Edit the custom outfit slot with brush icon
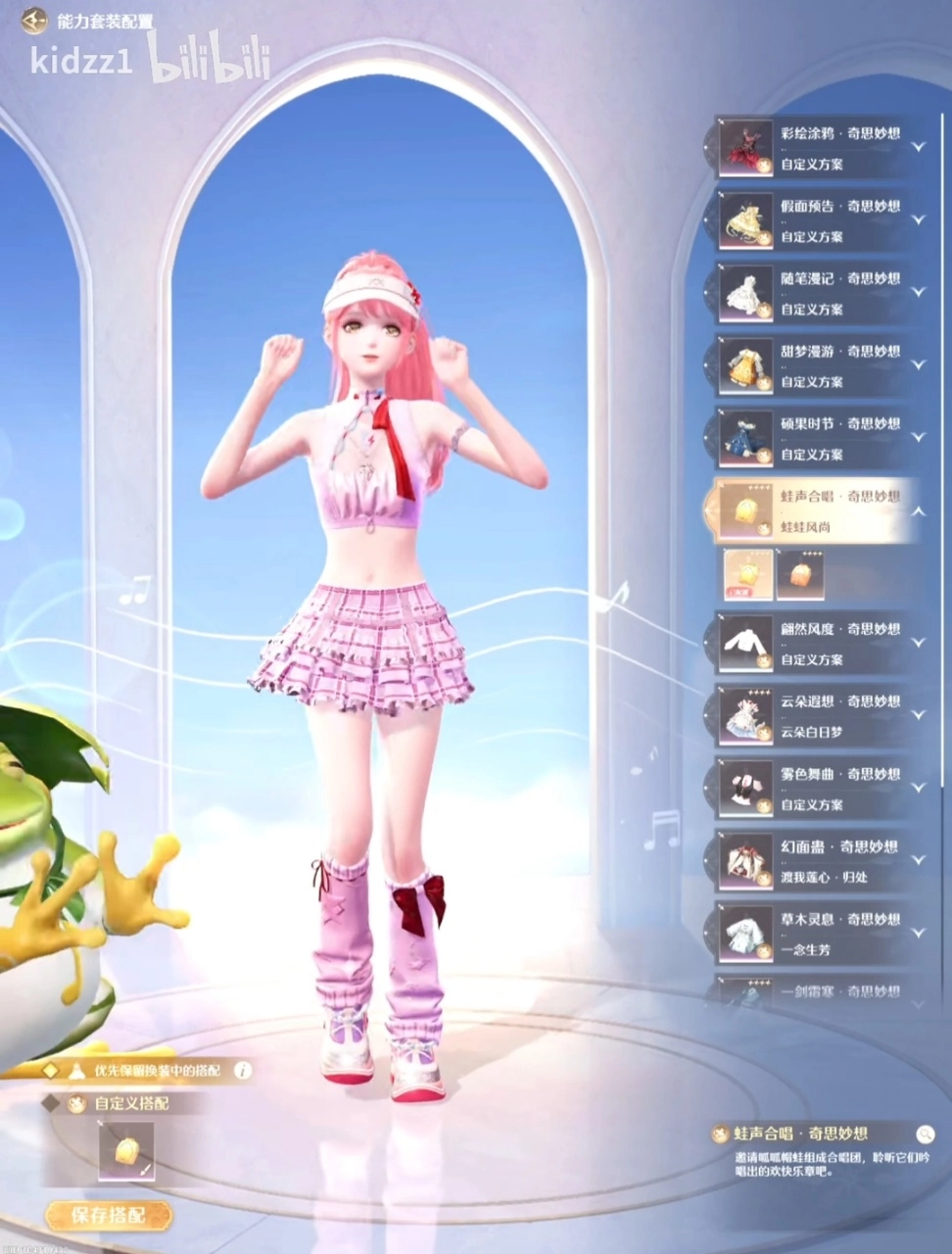The image size is (952, 1254). (x=126, y=1152)
